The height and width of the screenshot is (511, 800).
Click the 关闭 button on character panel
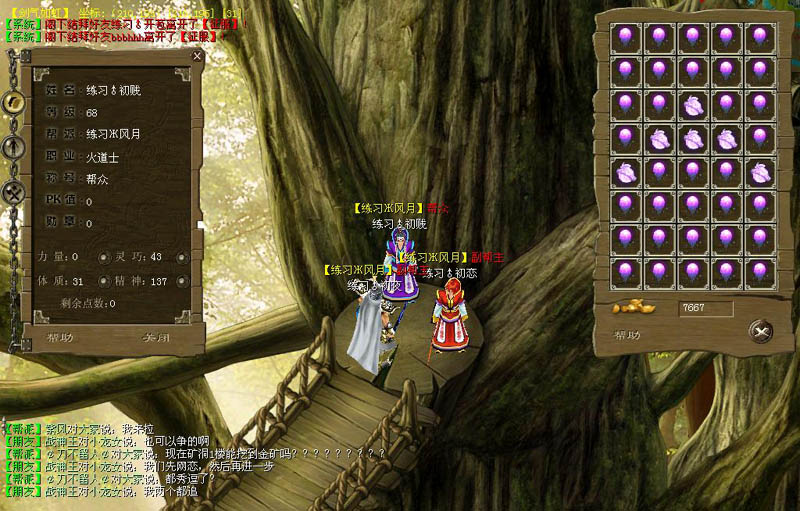(155, 337)
